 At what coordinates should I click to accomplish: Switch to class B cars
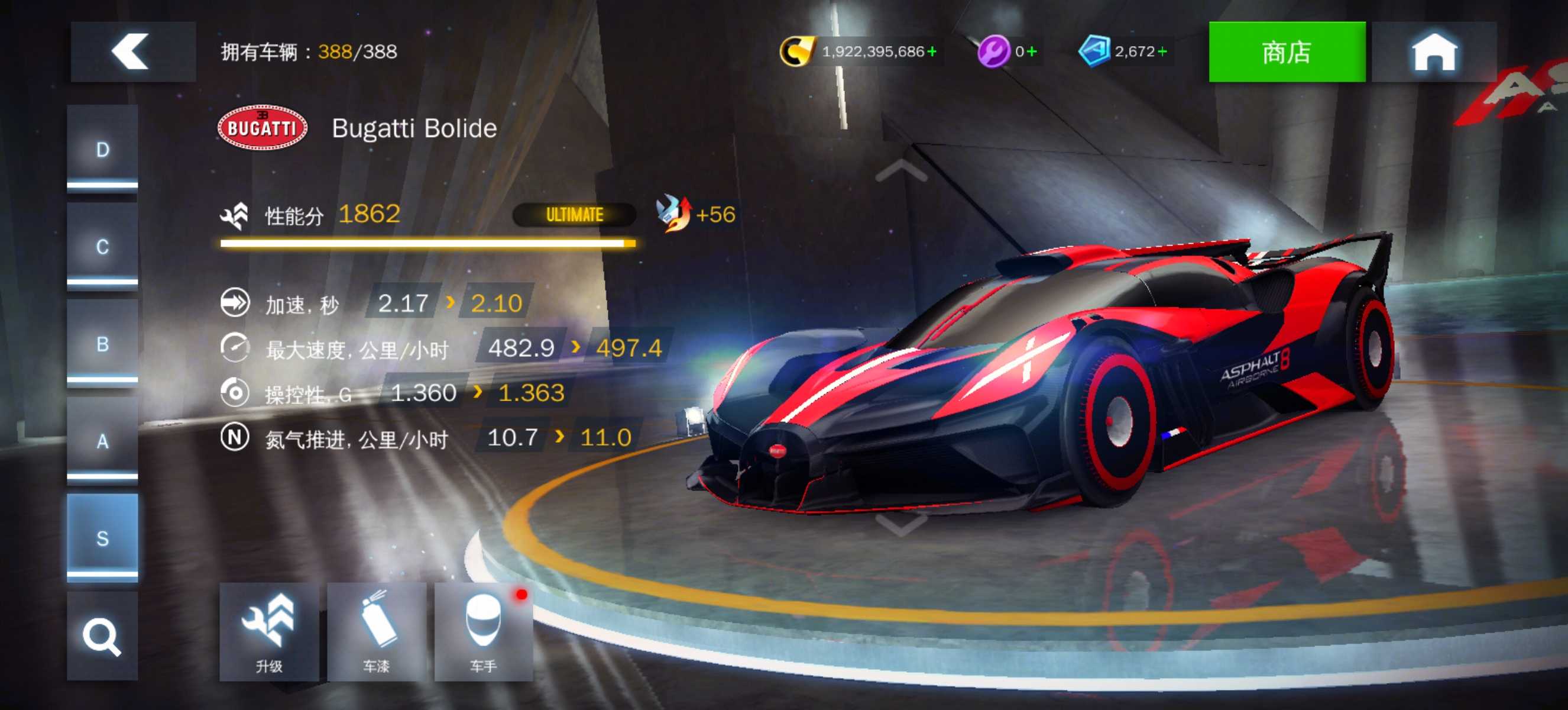[102, 344]
